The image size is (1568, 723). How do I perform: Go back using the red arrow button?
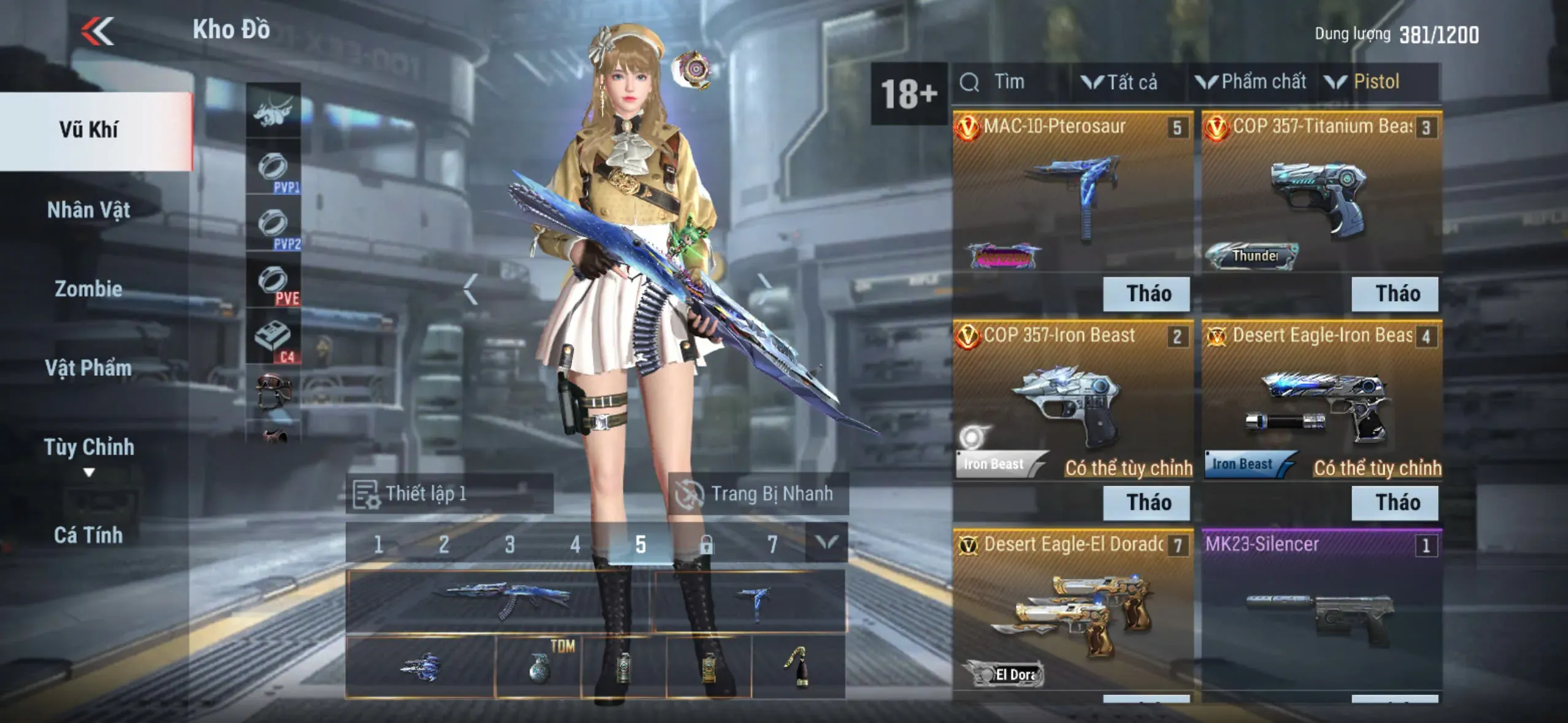98,31
